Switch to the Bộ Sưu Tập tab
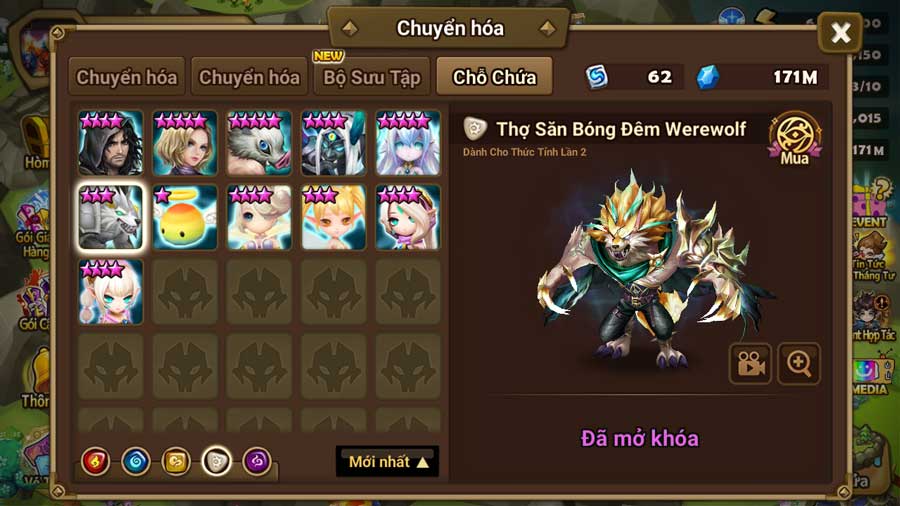Image resolution: width=900 pixels, height=506 pixels. (x=371, y=77)
